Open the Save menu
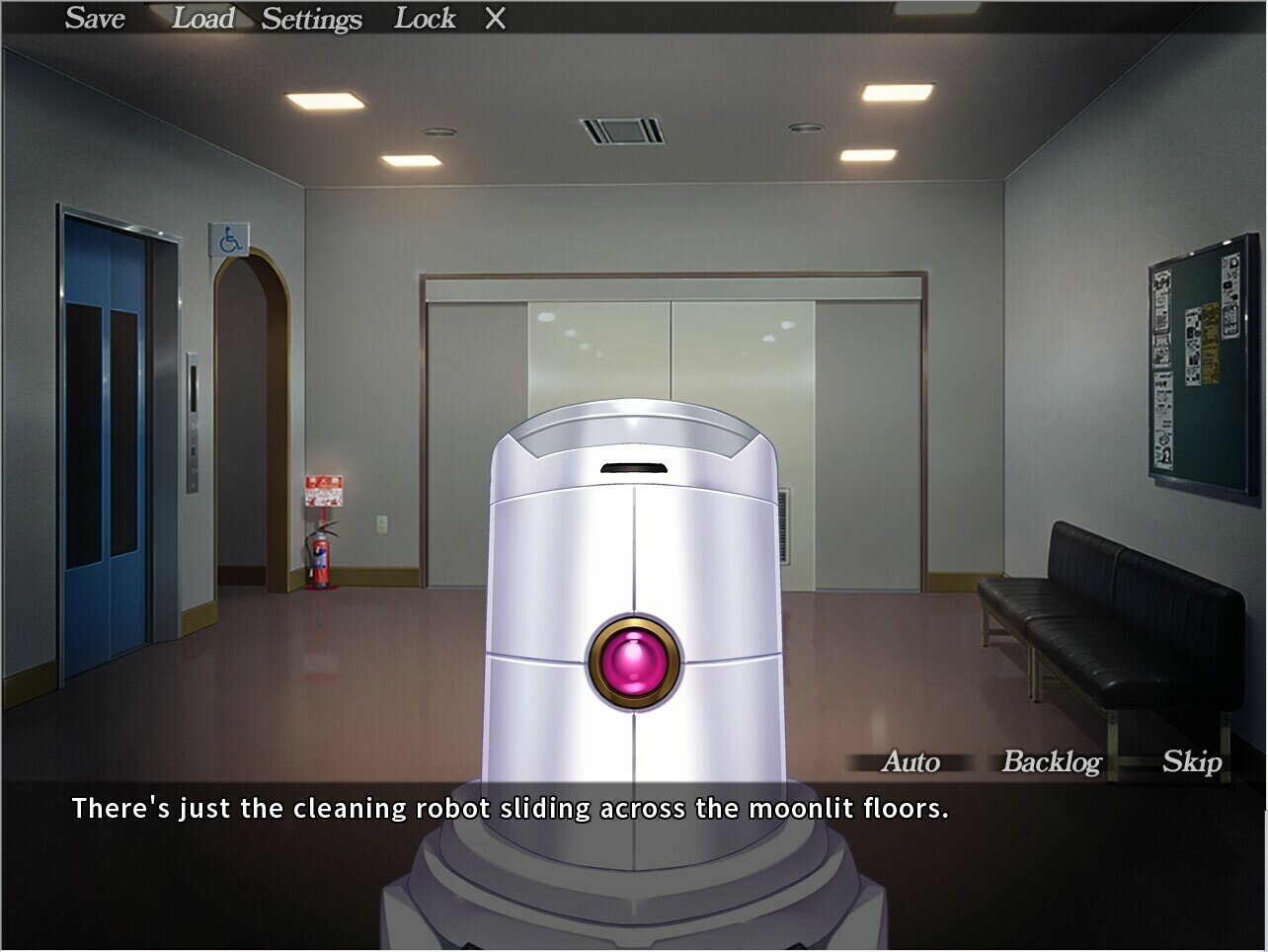The image size is (1268, 952). click(95, 18)
